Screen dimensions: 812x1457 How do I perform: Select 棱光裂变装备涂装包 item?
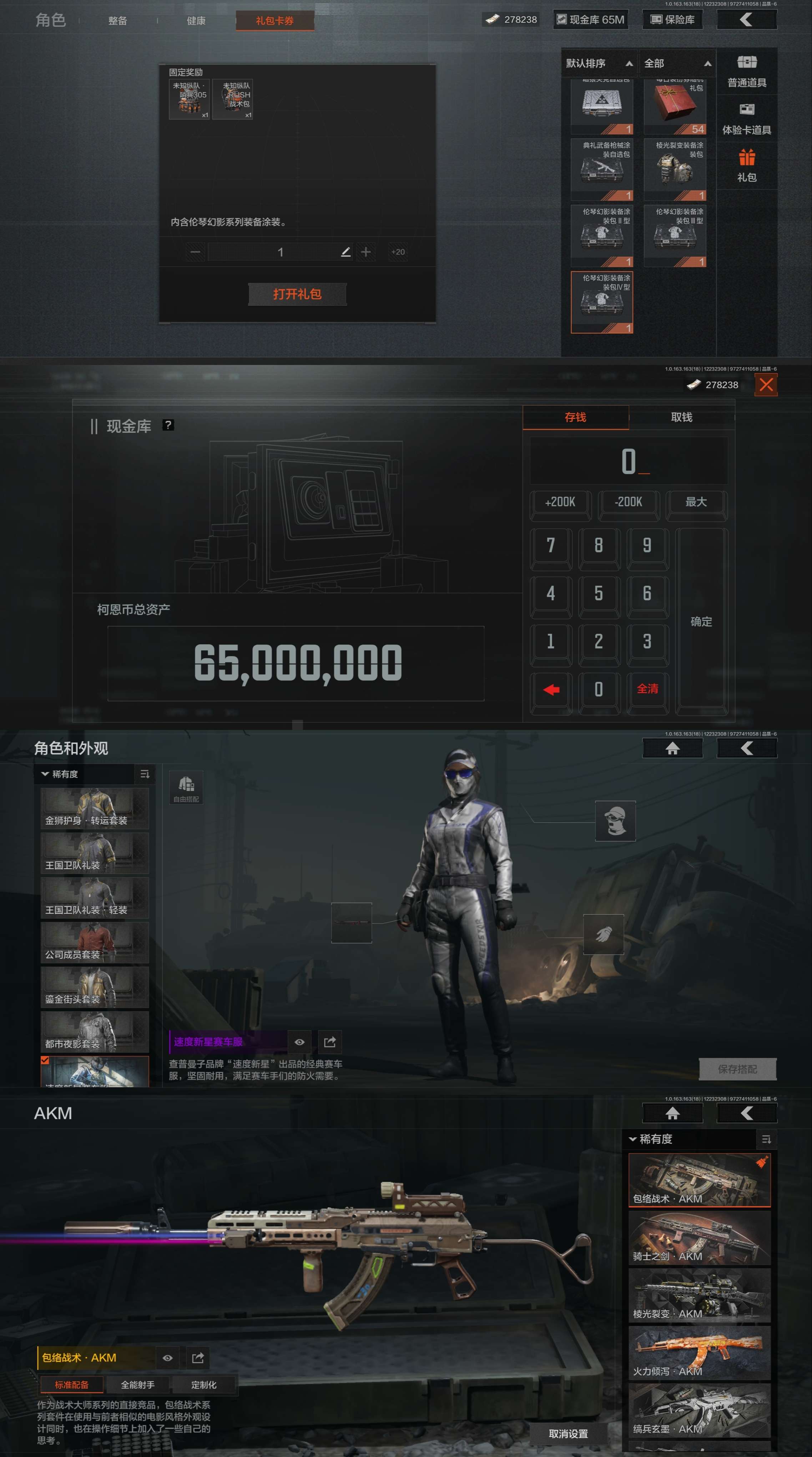click(x=675, y=168)
